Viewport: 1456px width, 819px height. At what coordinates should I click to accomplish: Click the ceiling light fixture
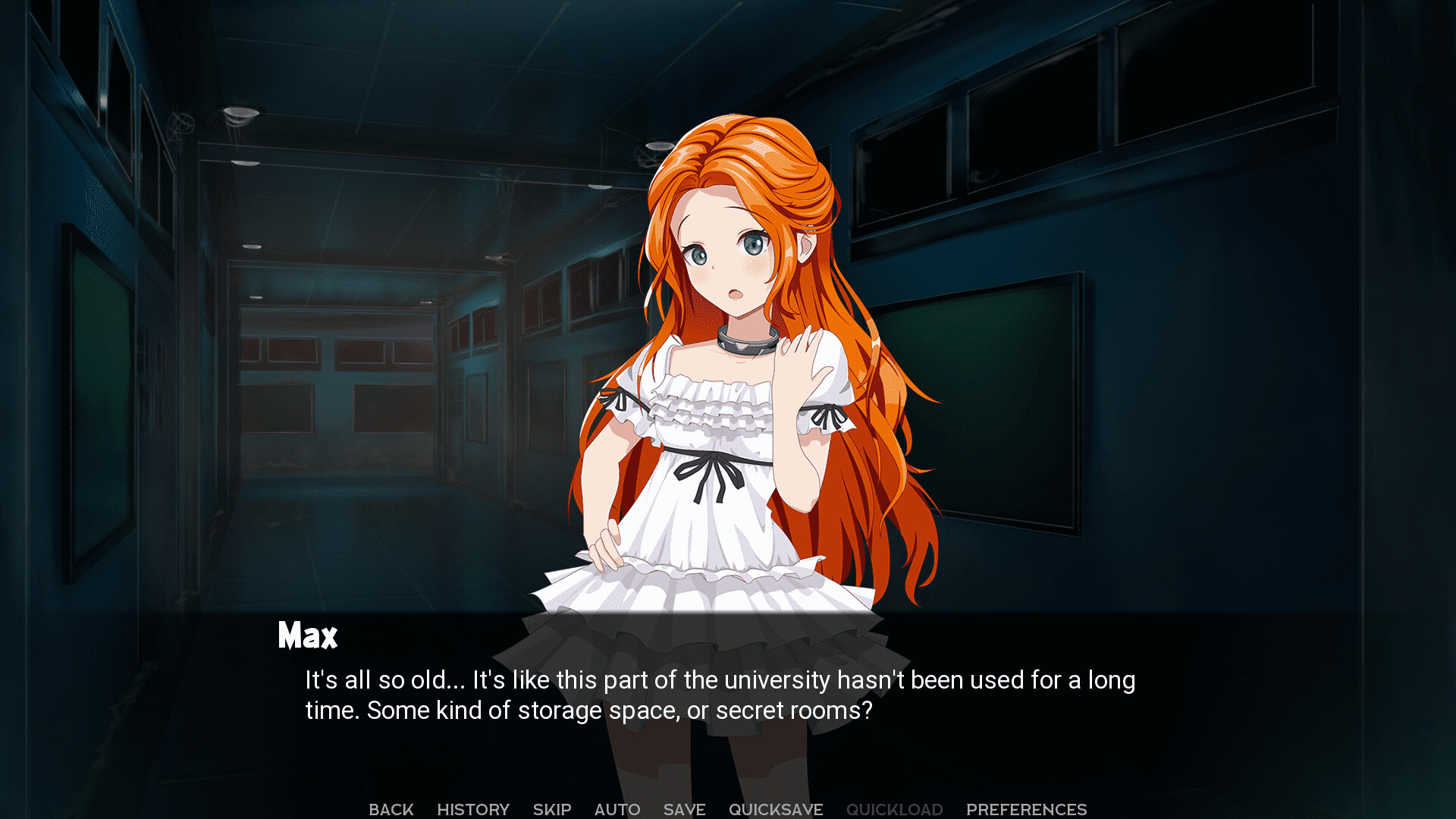(243, 114)
